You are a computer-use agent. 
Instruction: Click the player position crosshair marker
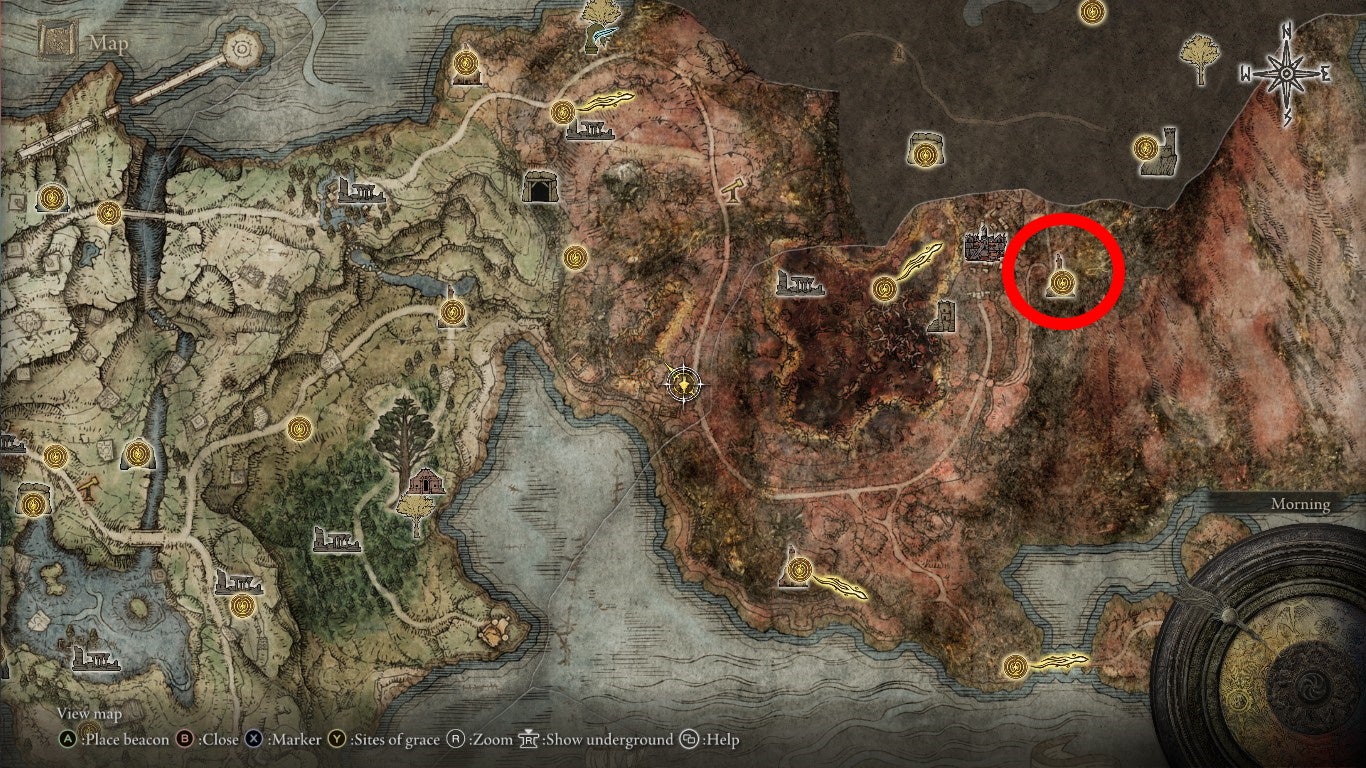[x=683, y=386]
